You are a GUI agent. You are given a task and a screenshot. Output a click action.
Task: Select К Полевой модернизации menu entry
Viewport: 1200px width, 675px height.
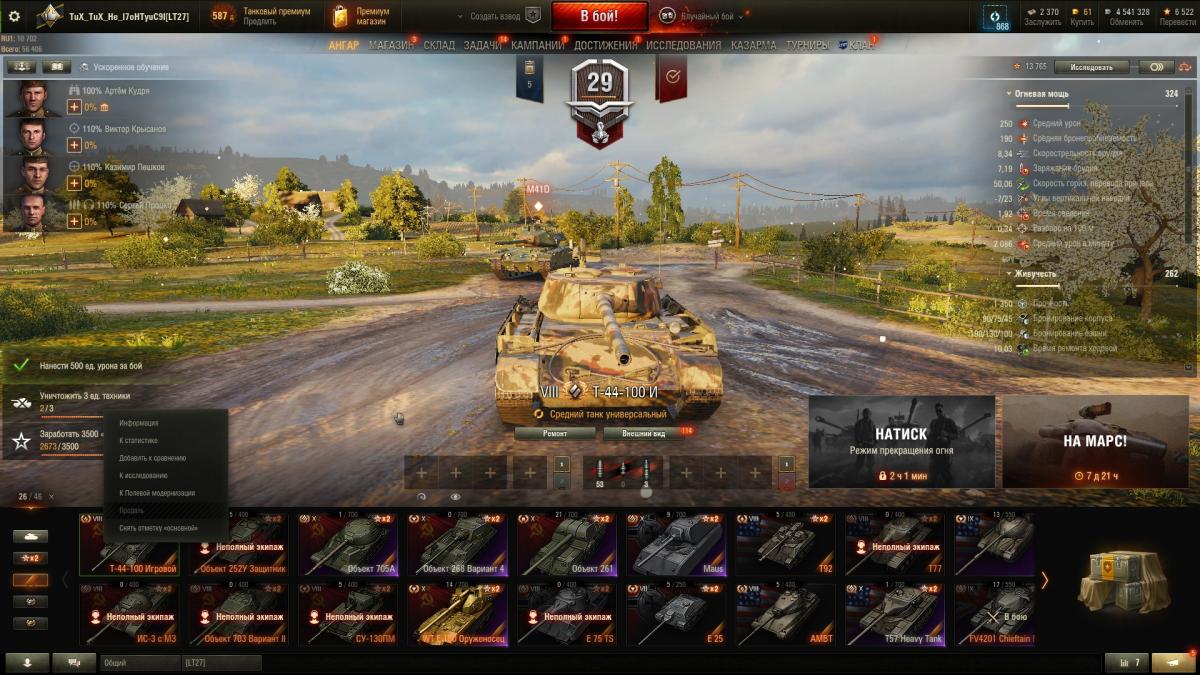point(157,493)
